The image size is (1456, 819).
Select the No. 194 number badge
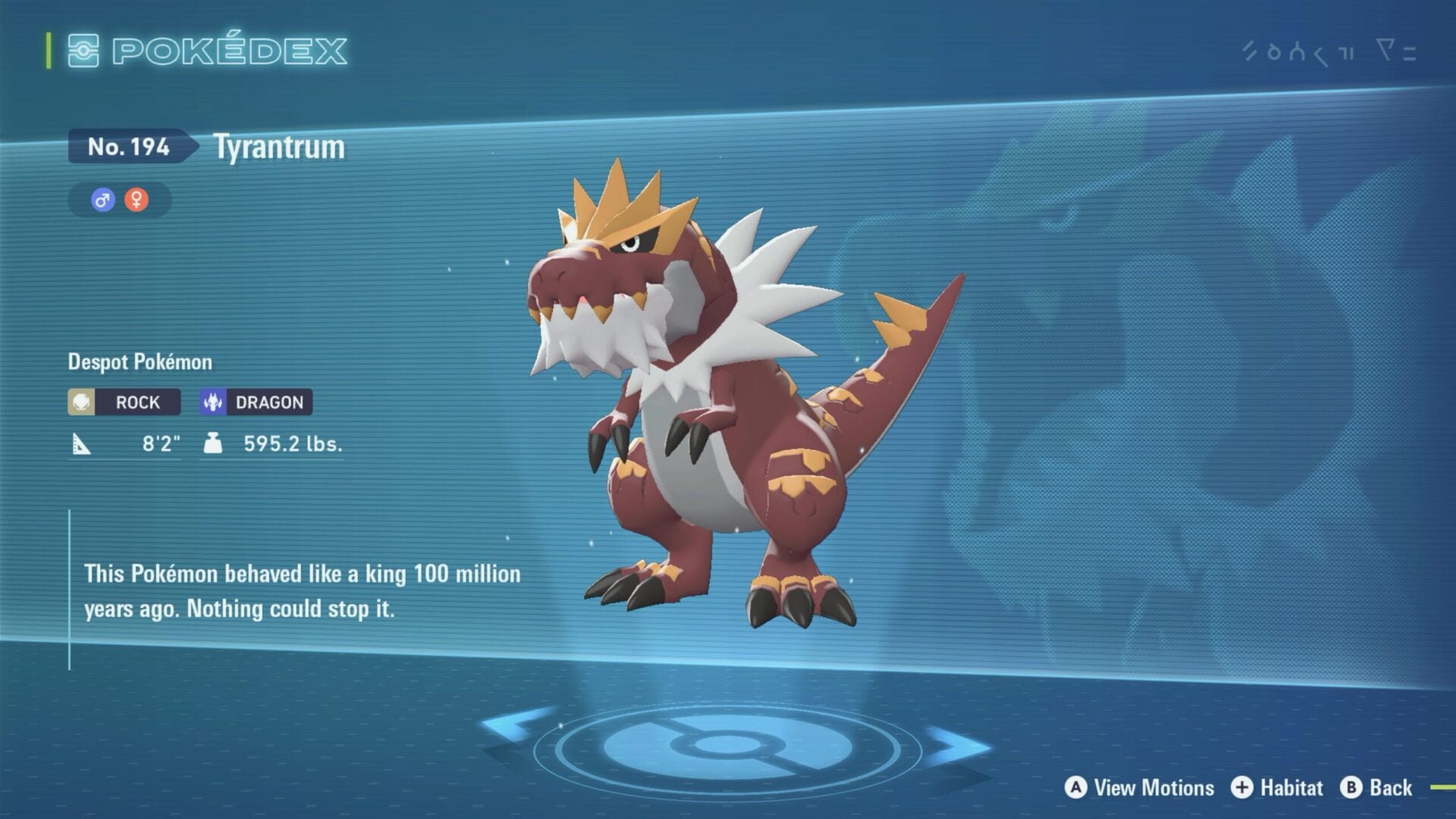point(127,147)
